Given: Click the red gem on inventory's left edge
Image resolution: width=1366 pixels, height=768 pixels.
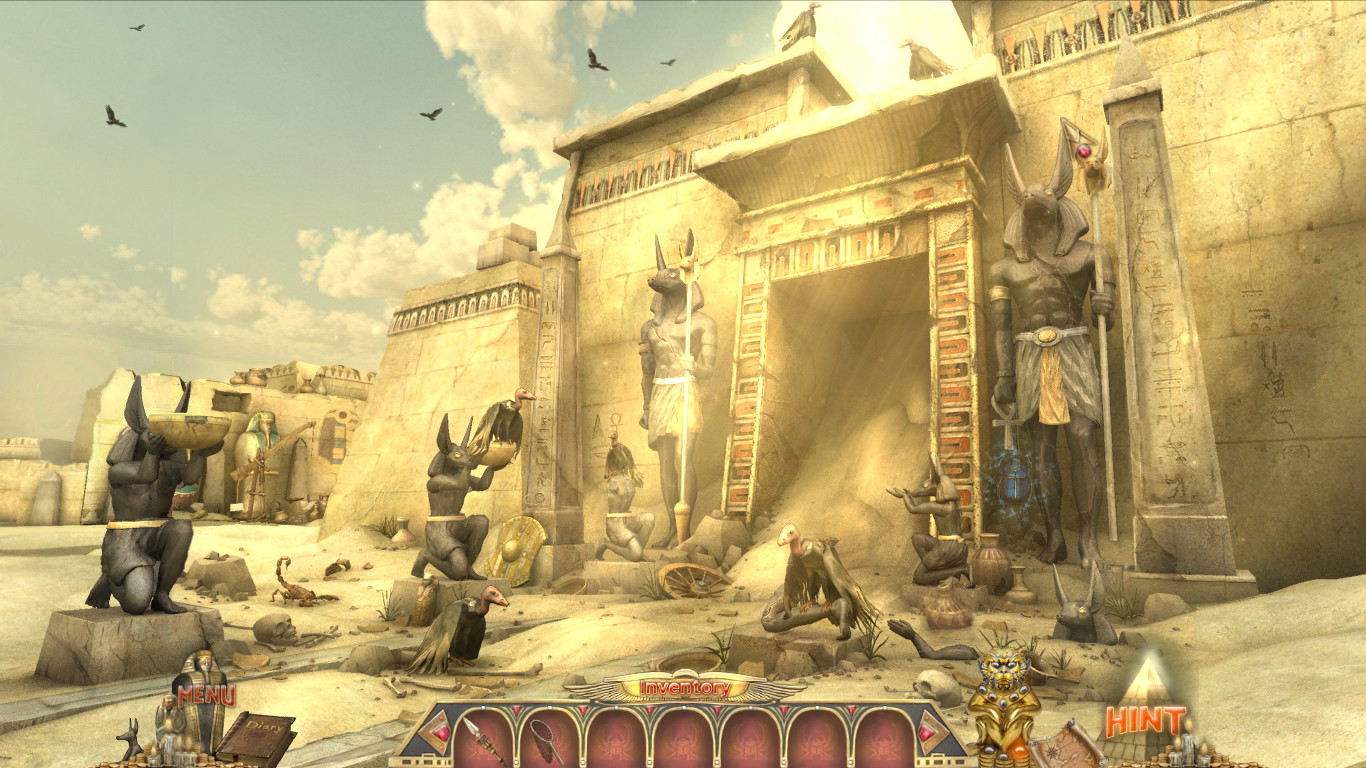Looking at the screenshot, I should [x=440, y=734].
